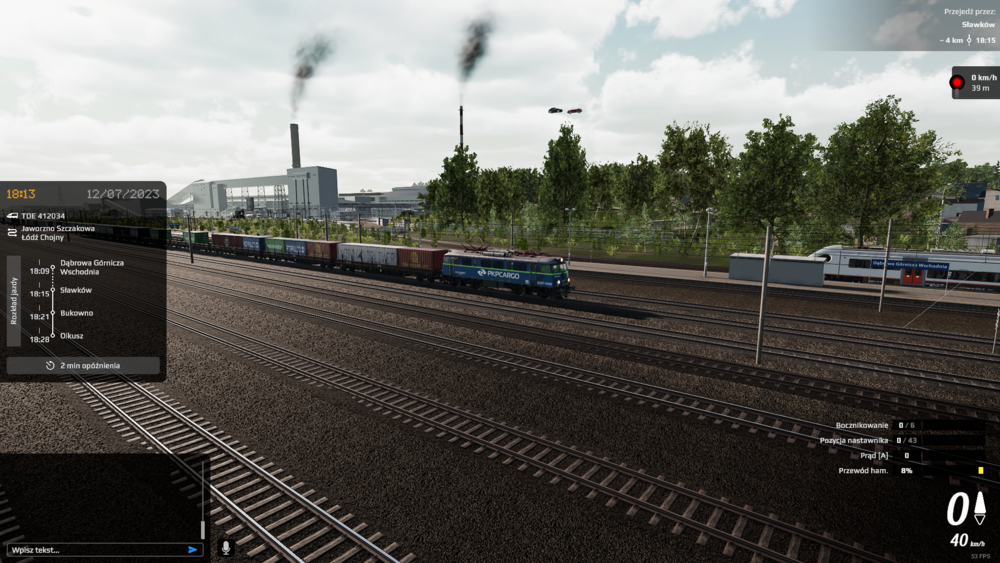This screenshot has width=1000, height=563.
Task: Toggle the microphone voice chat icon
Action: point(226,548)
